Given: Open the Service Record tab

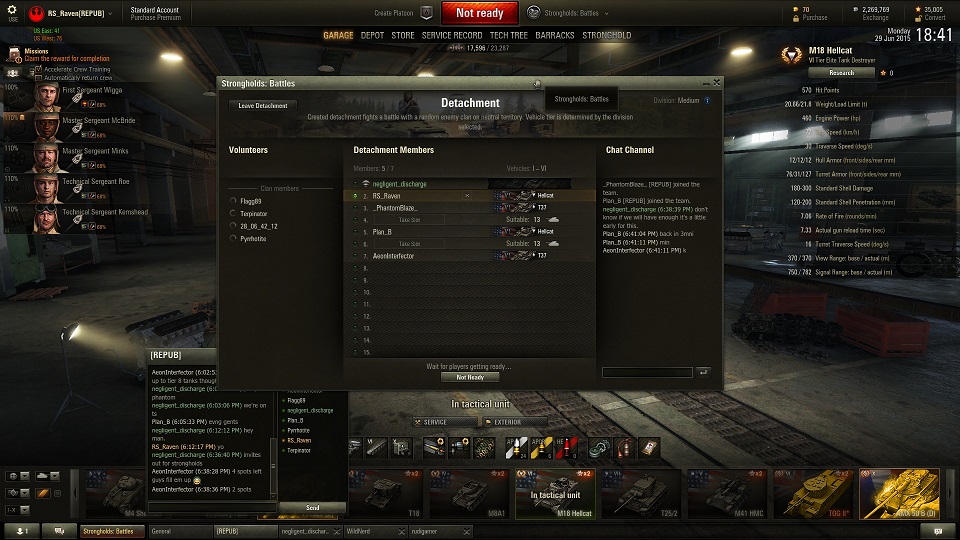Looking at the screenshot, I should 452,35.
